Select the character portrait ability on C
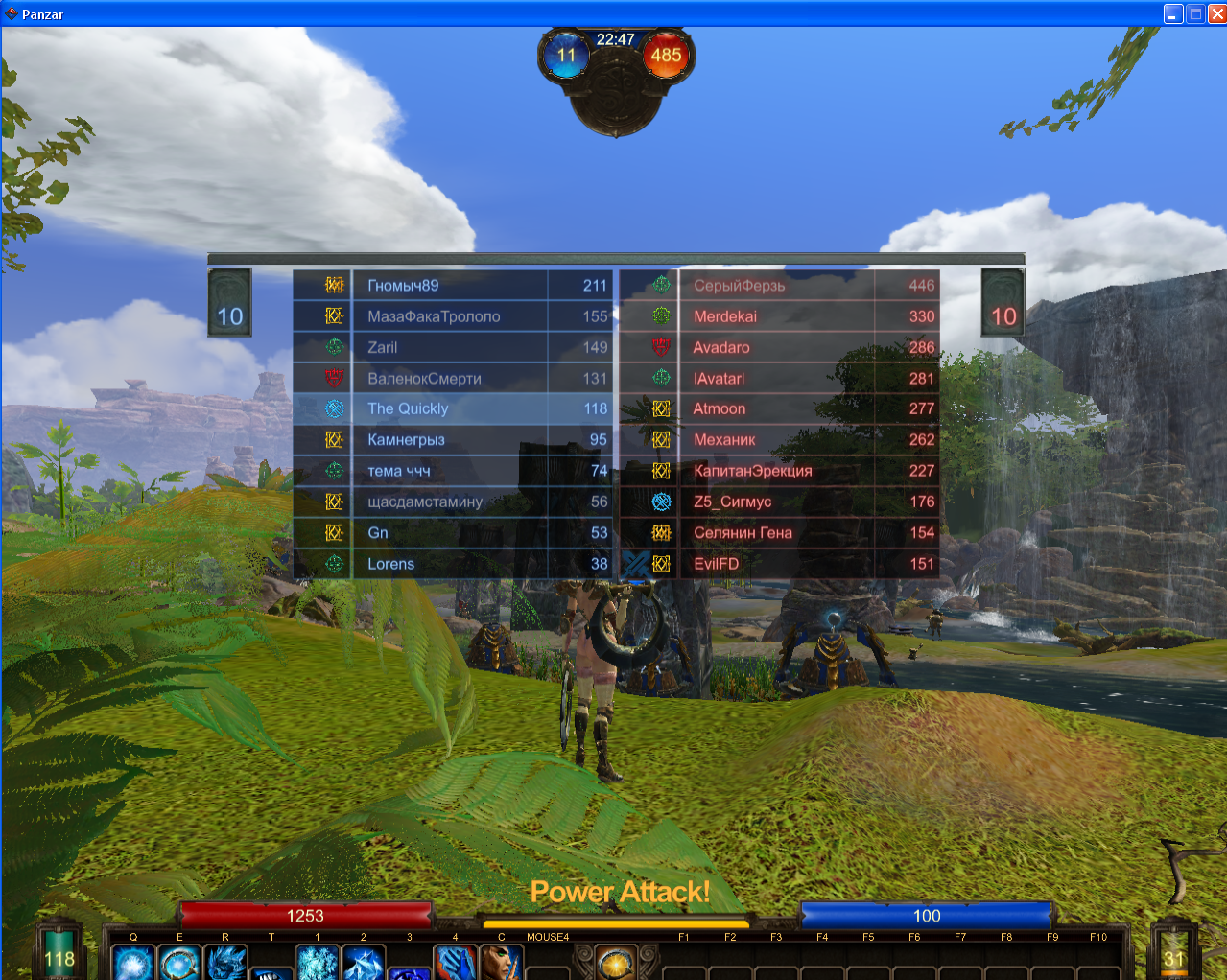Screen dimensions: 1227x980 tap(501, 963)
